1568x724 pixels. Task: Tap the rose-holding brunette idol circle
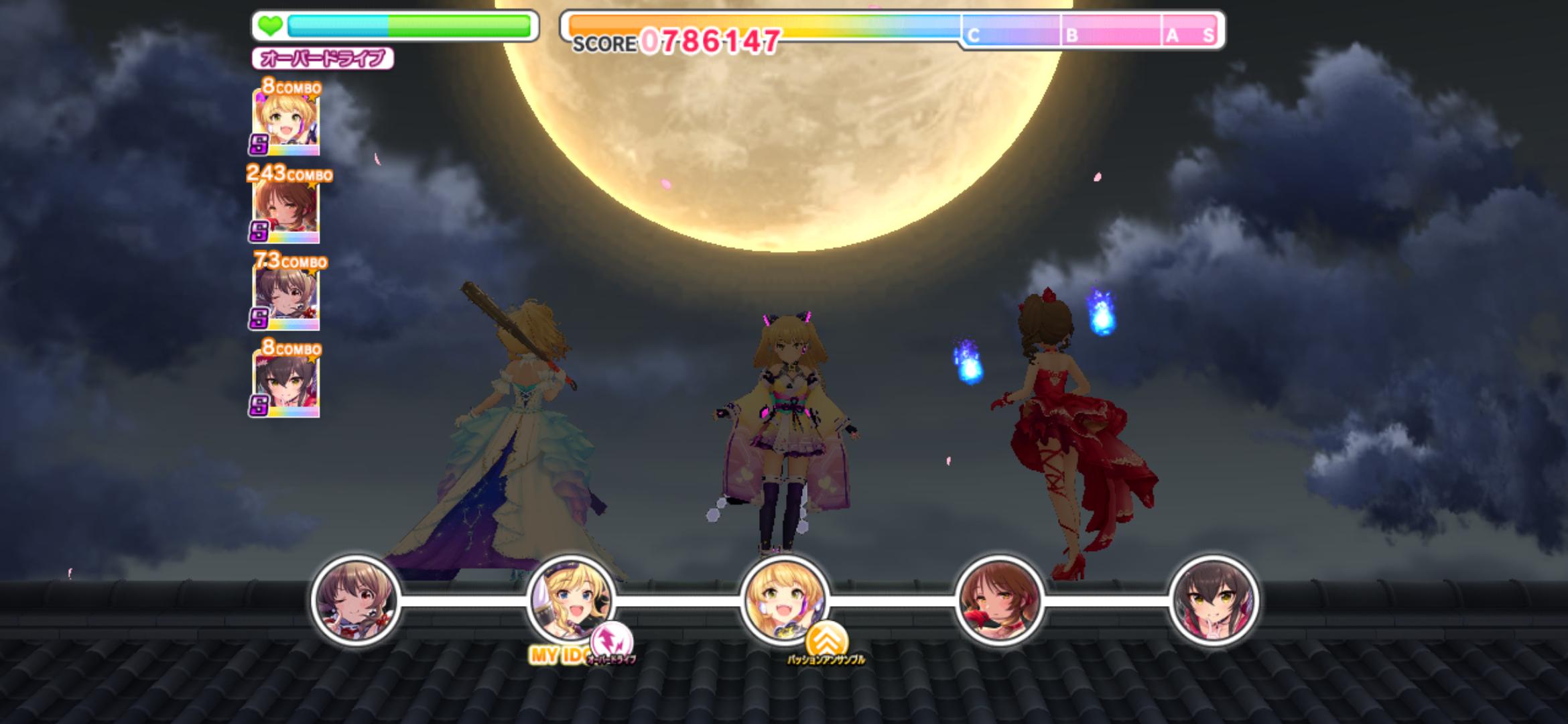coord(998,600)
